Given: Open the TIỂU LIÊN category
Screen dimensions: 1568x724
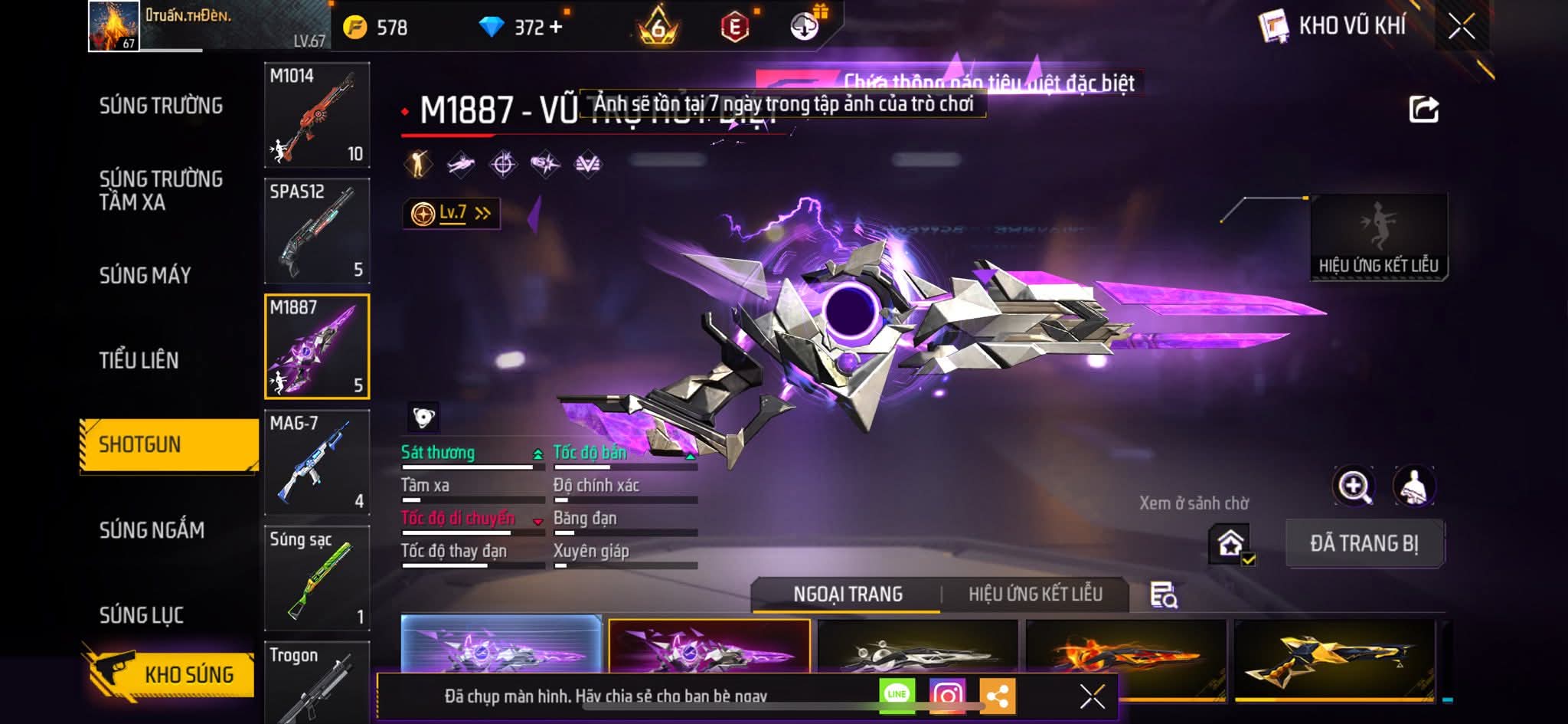Looking at the screenshot, I should pyautogui.click(x=139, y=360).
